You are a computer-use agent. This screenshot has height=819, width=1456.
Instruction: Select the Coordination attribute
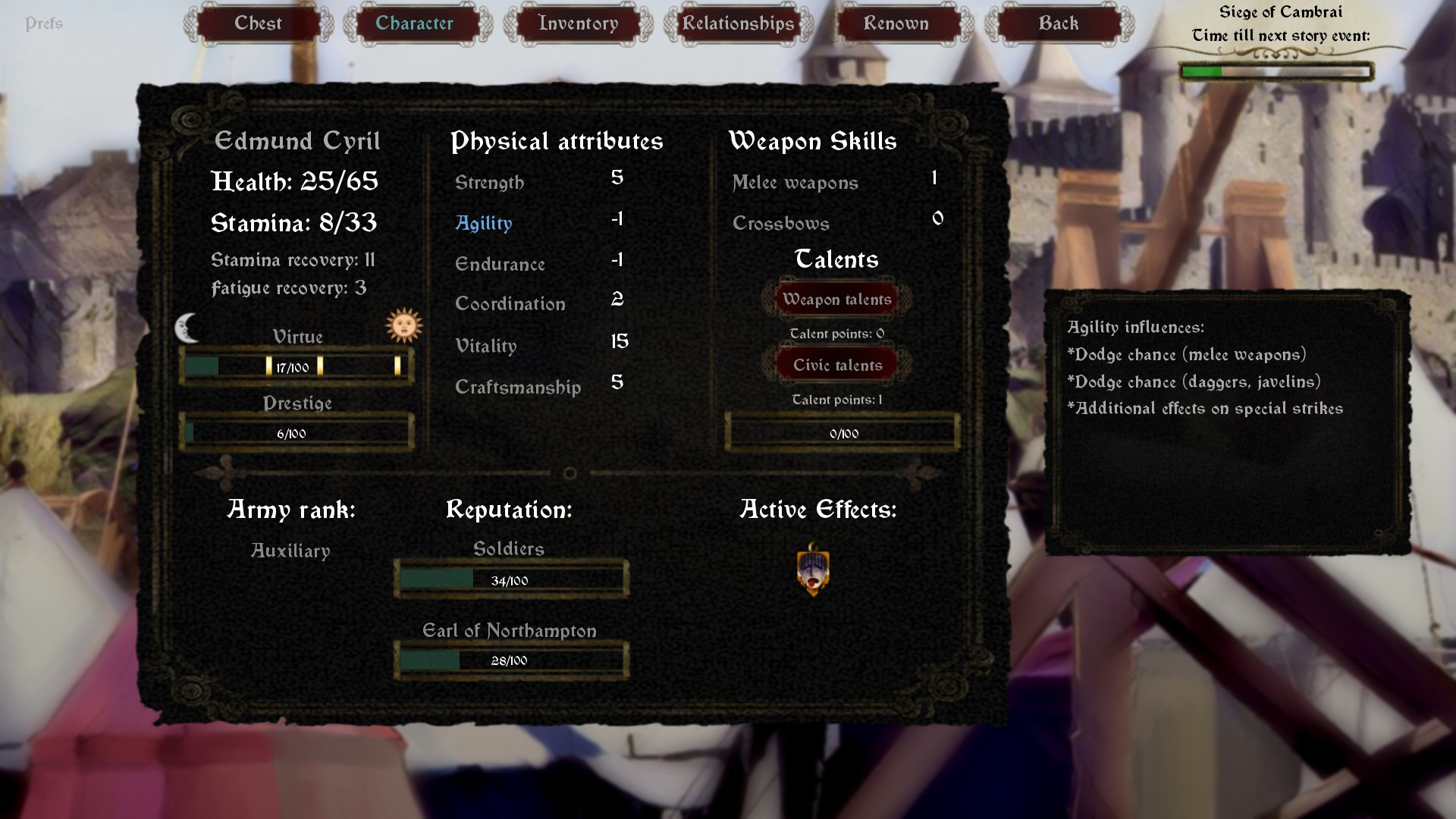[x=510, y=304]
